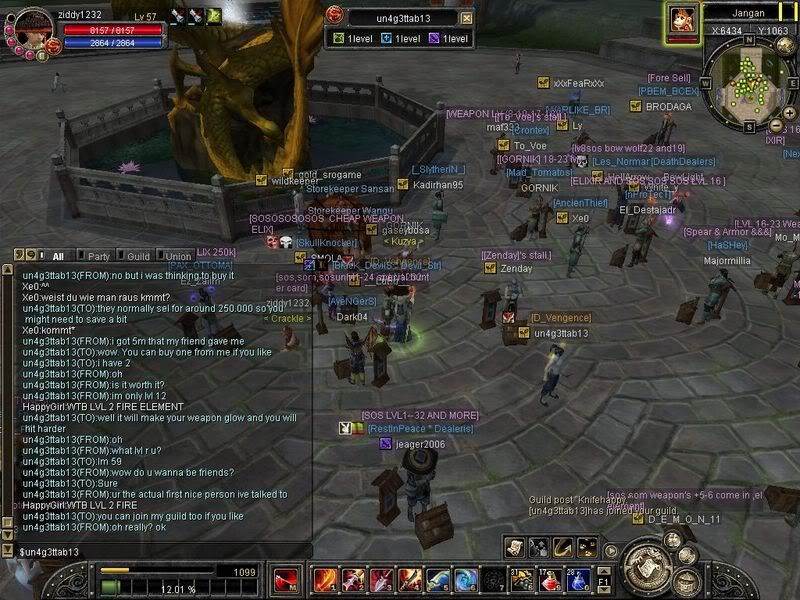The width and height of the screenshot is (800, 600).
Task: Use the blue potion in hotbar
Action: coord(577,580)
